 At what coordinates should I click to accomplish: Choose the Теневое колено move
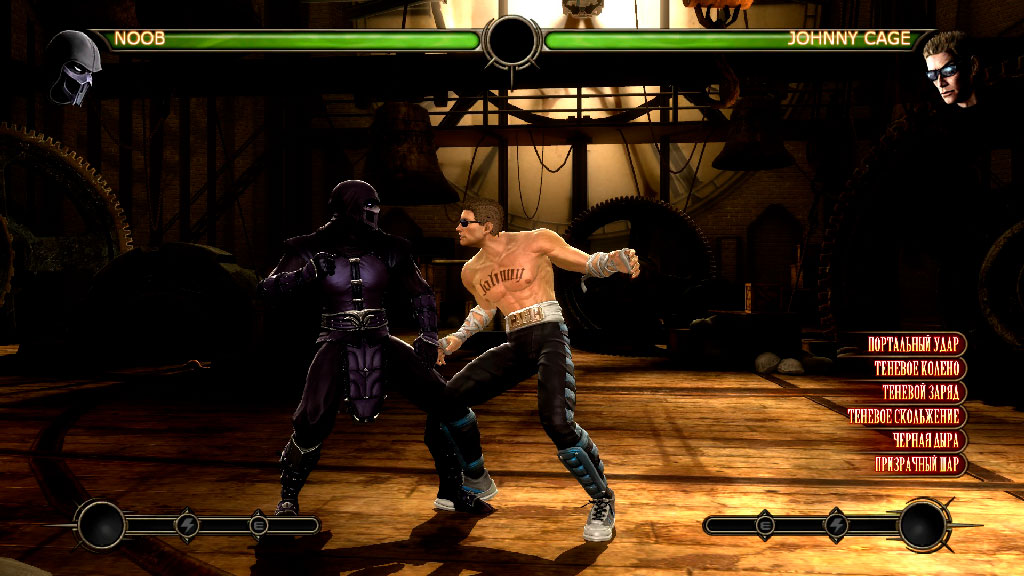(x=916, y=368)
